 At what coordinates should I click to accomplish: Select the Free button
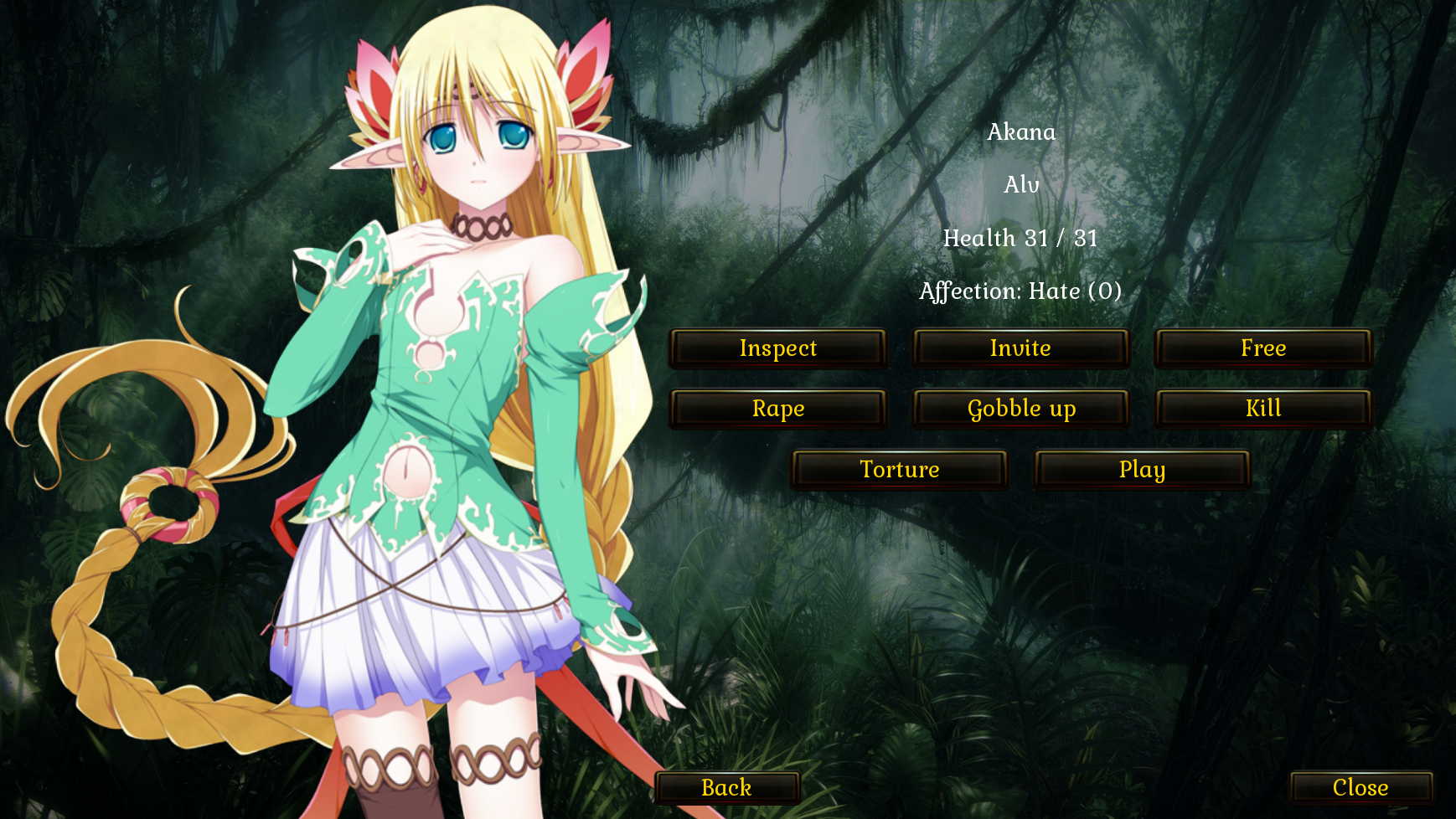[1263, 348]
